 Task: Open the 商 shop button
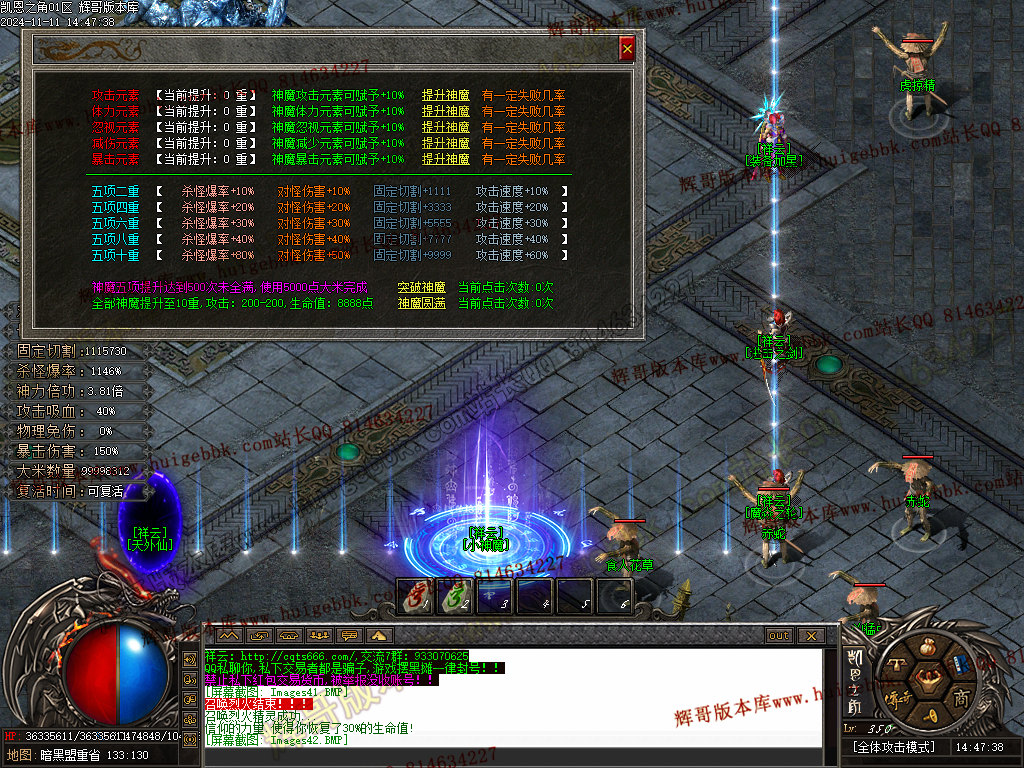[961, 697]
